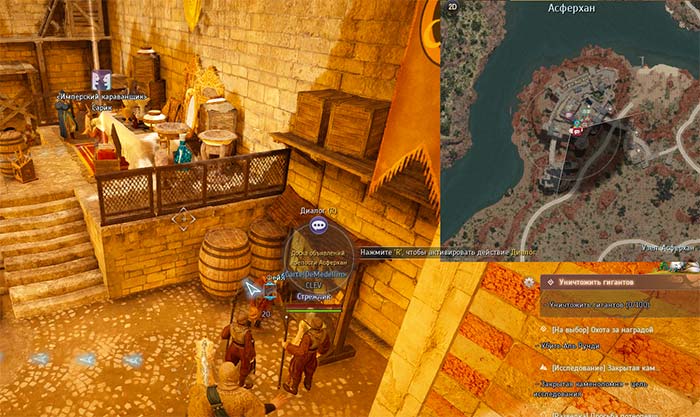Screen dimensions: 700x417
Task: Open the Закрытая каменоломня research quest
Action: click(620, 366)
